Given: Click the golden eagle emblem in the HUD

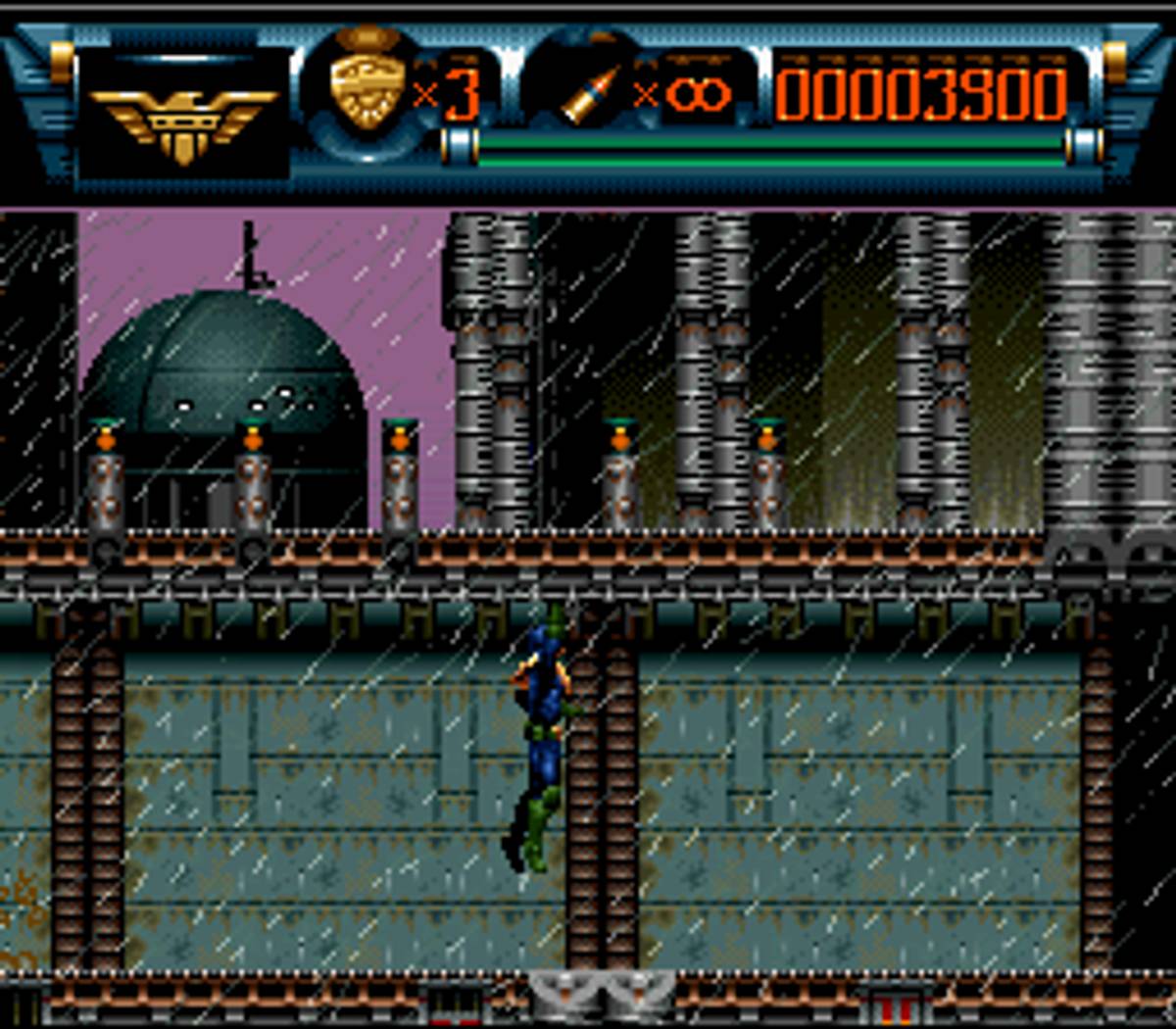Looking at the screenshot, I should pos(183,122).
